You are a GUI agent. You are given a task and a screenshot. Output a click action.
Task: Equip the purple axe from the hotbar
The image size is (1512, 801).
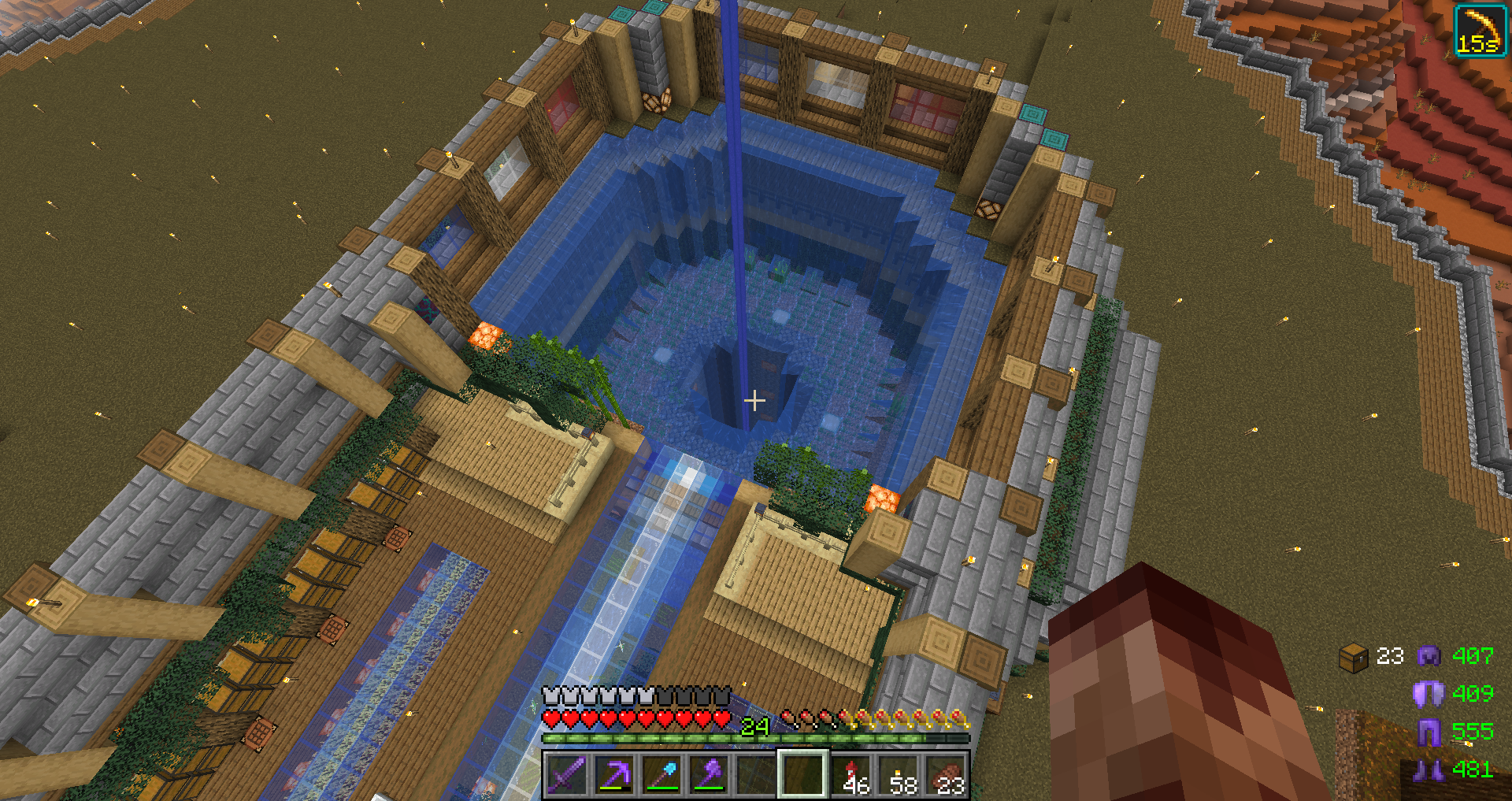(709, 774)
